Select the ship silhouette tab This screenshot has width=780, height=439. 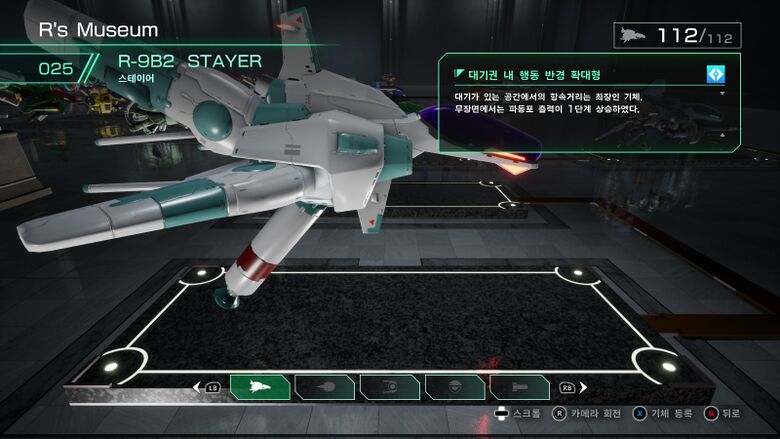(260, 387)
